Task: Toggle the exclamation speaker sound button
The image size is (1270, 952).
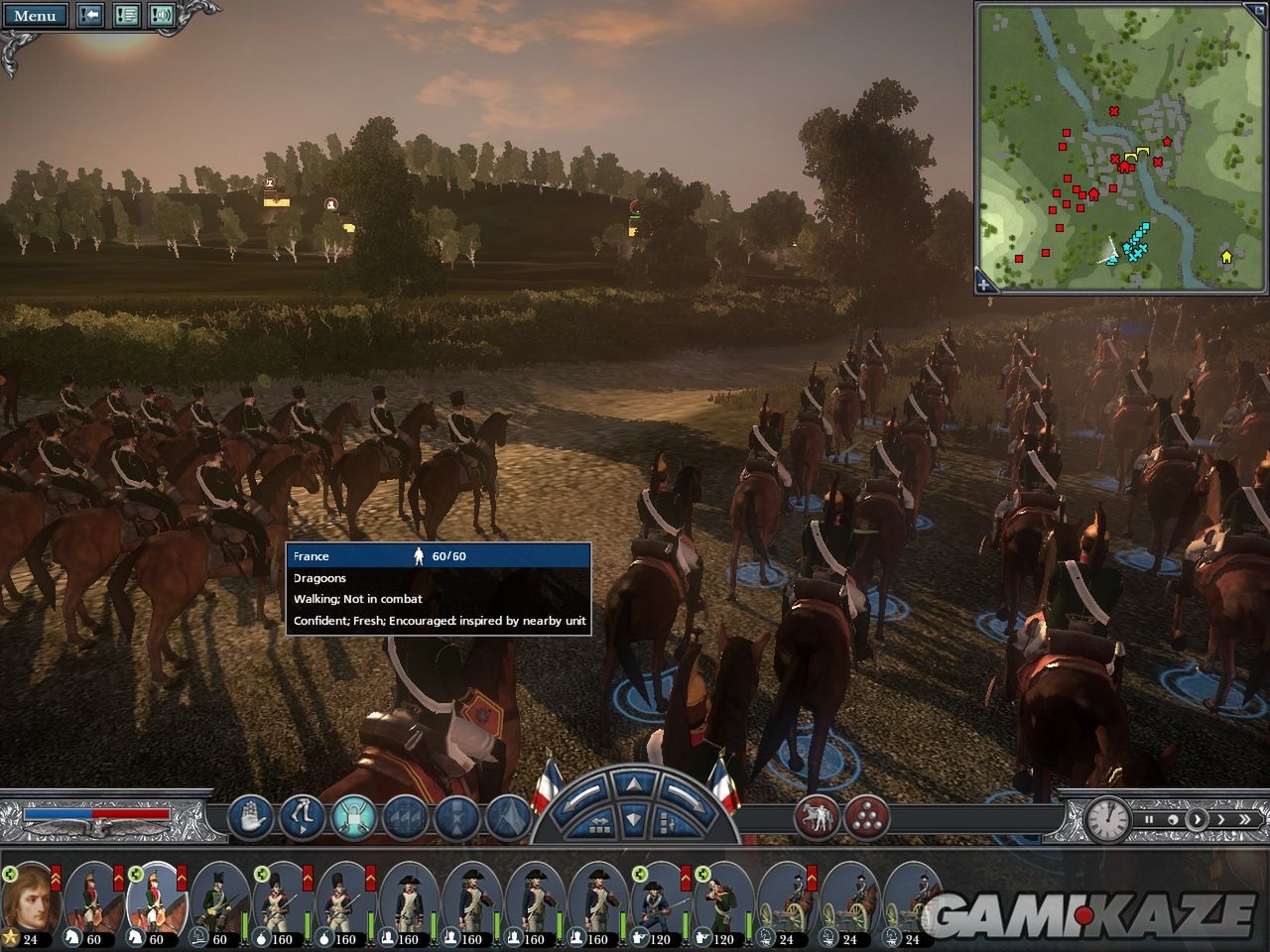Action: pos(161,15)
